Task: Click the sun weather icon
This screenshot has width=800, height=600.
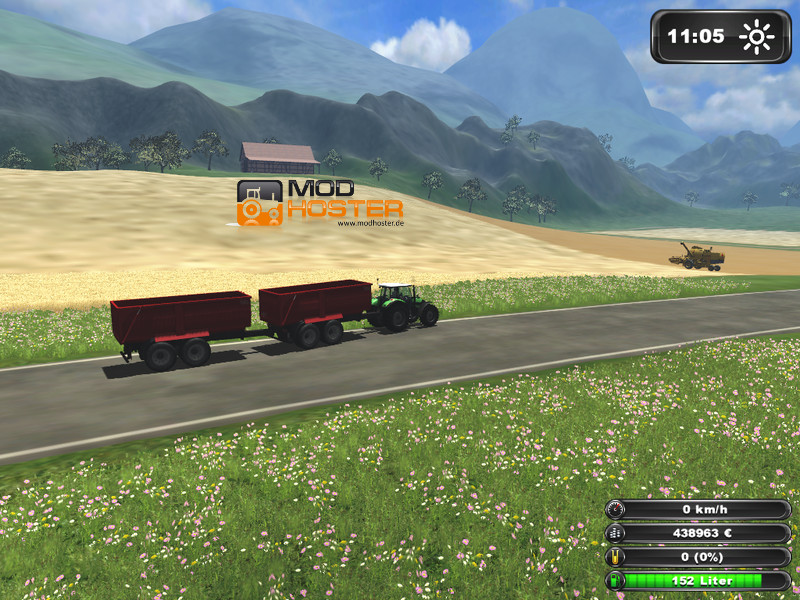Action: tap(756, 38)
